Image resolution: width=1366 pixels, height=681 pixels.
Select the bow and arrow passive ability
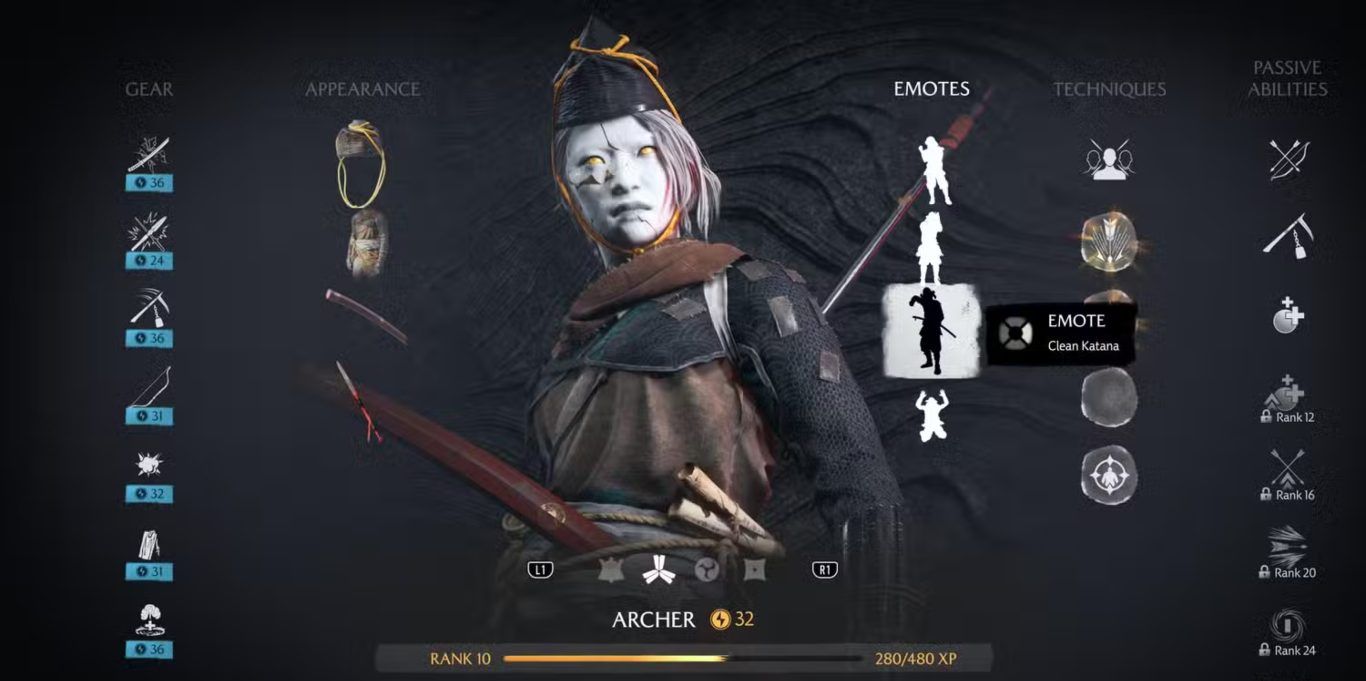(x=1289, y=158)
